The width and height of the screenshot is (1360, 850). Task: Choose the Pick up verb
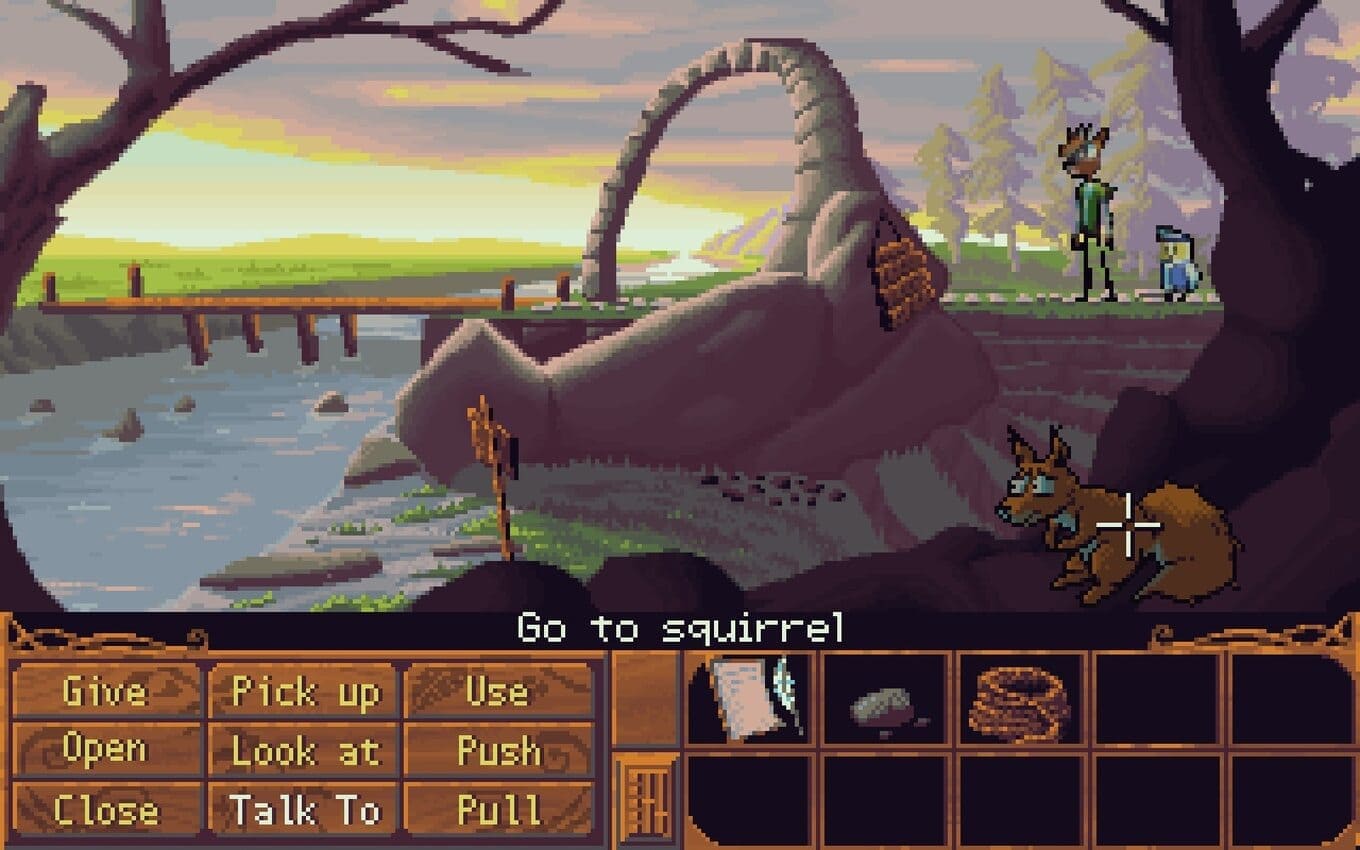coord(305,692)
